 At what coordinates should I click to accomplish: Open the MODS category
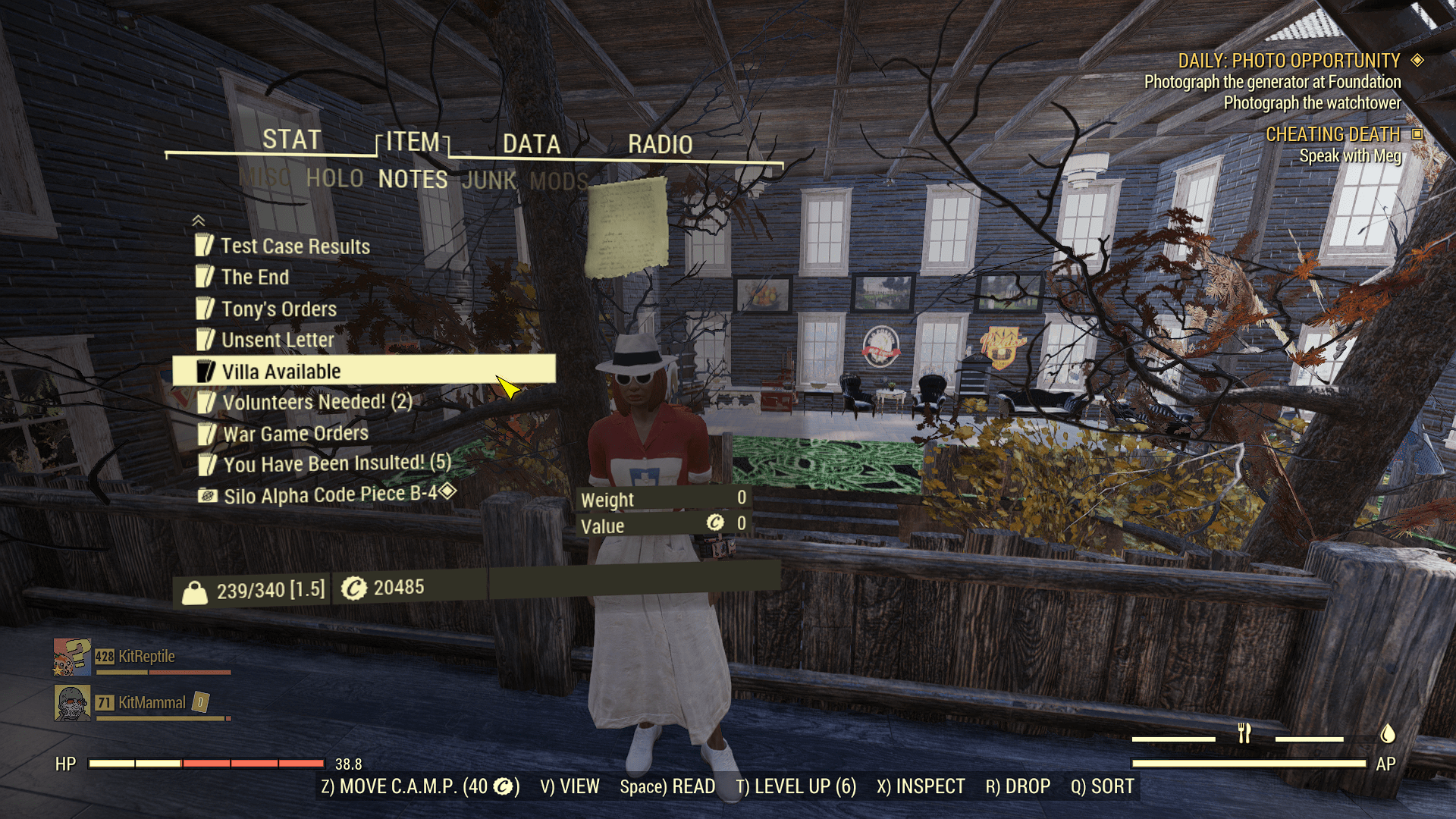point(558,181)
